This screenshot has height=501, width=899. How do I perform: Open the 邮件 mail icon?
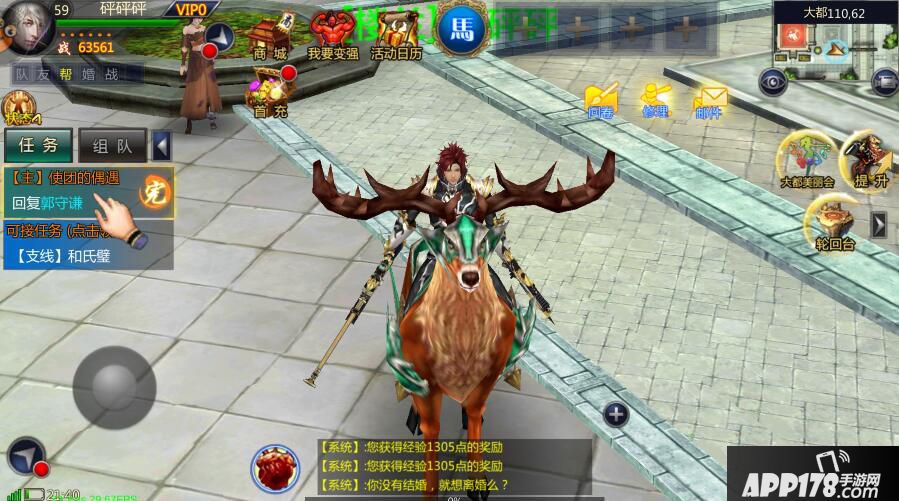click(x=709, y=99)
